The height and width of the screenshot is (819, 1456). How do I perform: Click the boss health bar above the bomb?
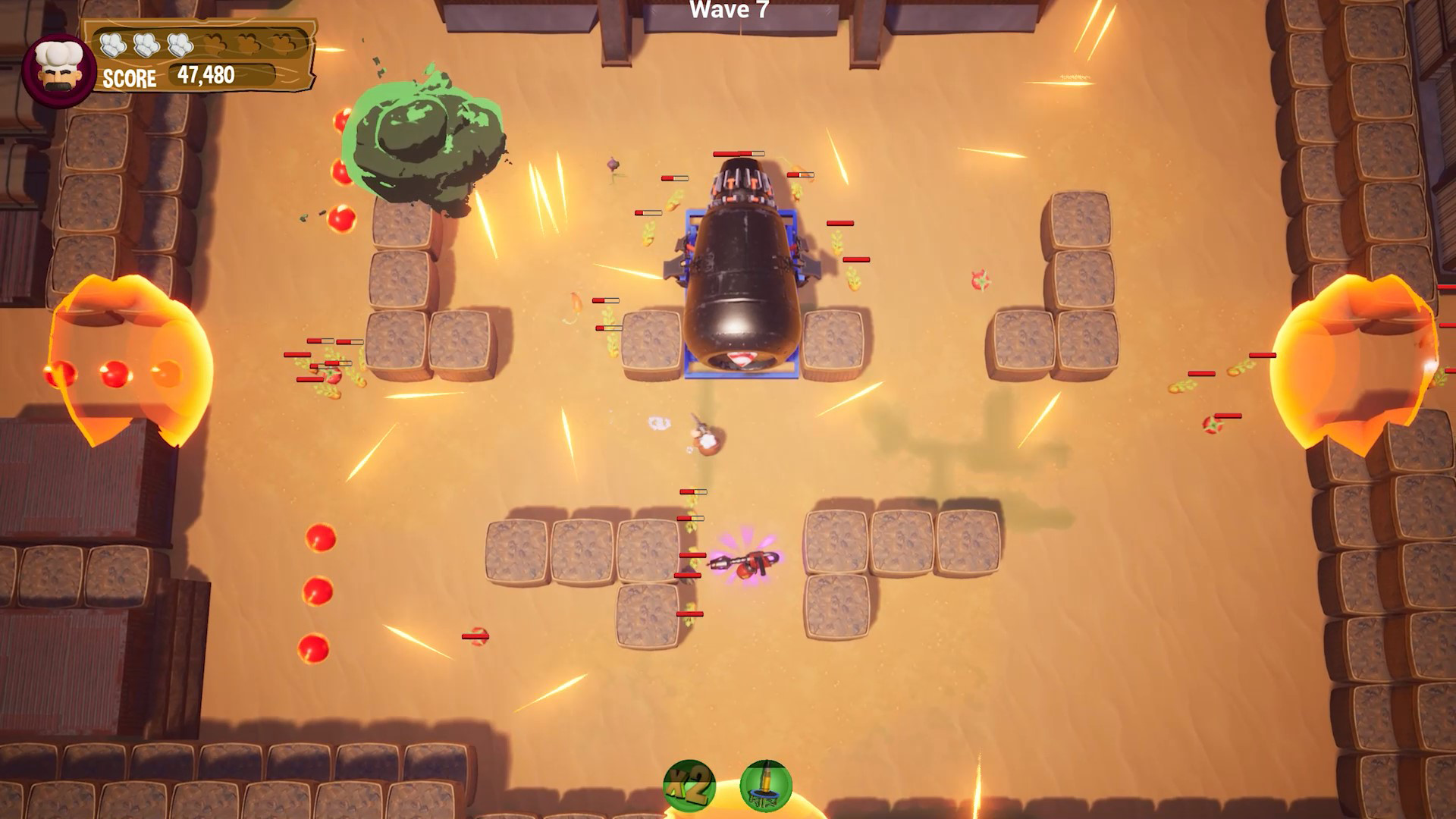coord(739,154)
